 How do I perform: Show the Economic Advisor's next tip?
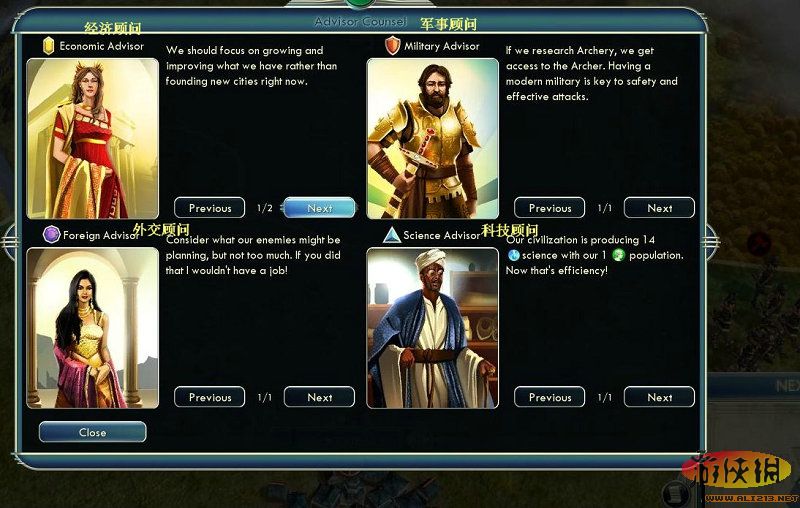[x=319, y=208]
